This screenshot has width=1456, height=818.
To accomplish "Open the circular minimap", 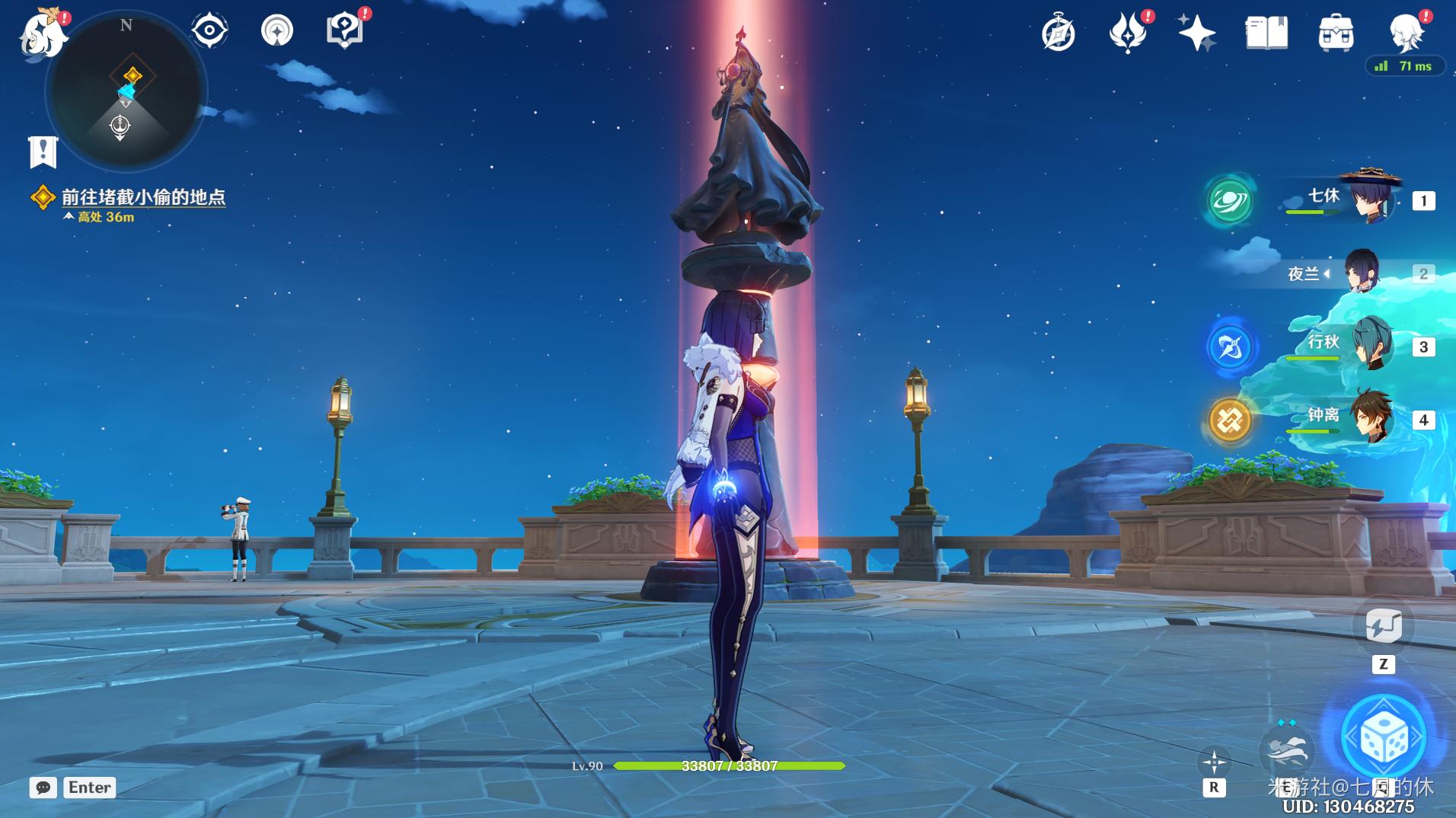I will 126,93.
